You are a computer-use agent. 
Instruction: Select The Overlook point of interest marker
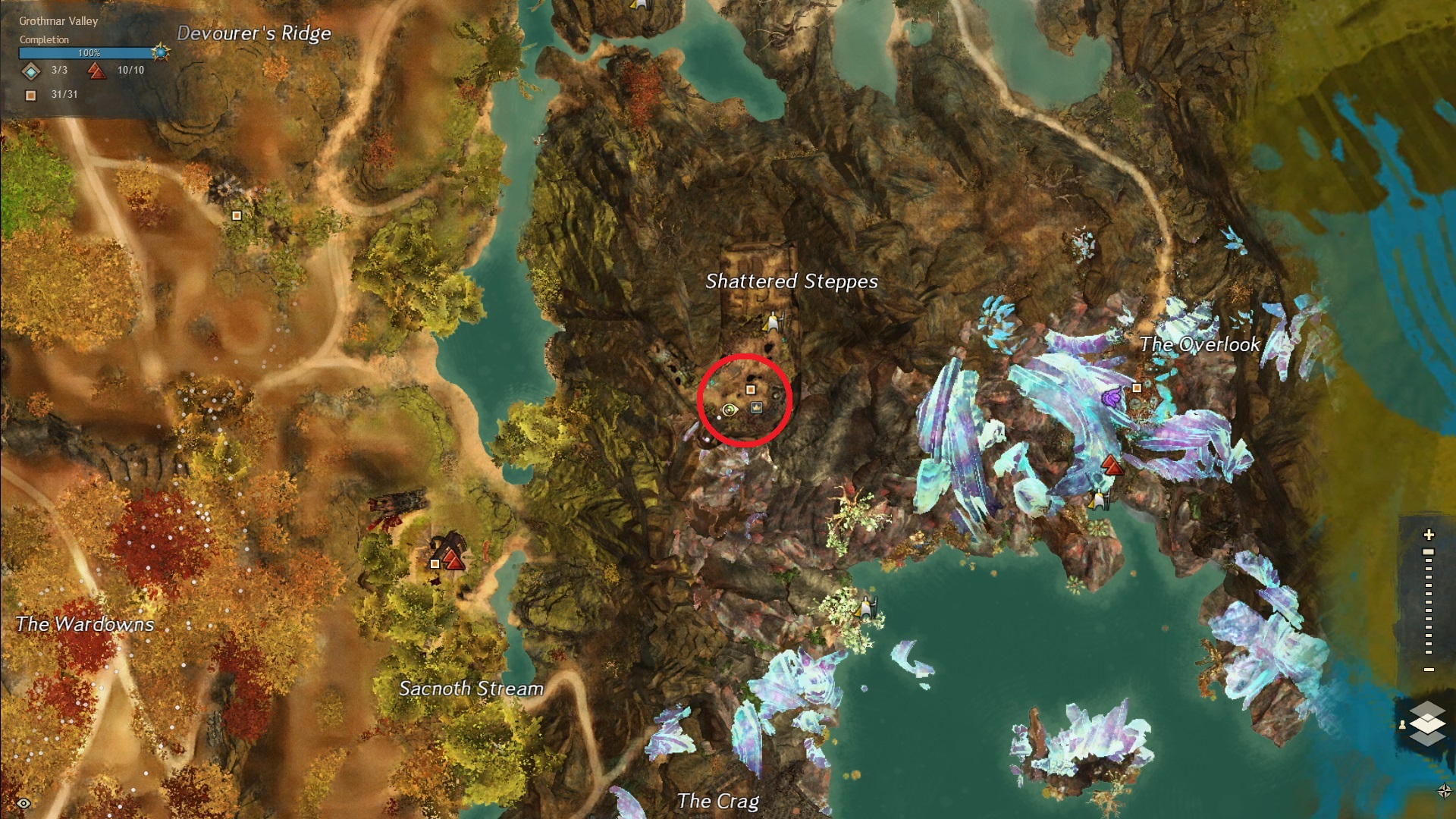click(1137, 388)
